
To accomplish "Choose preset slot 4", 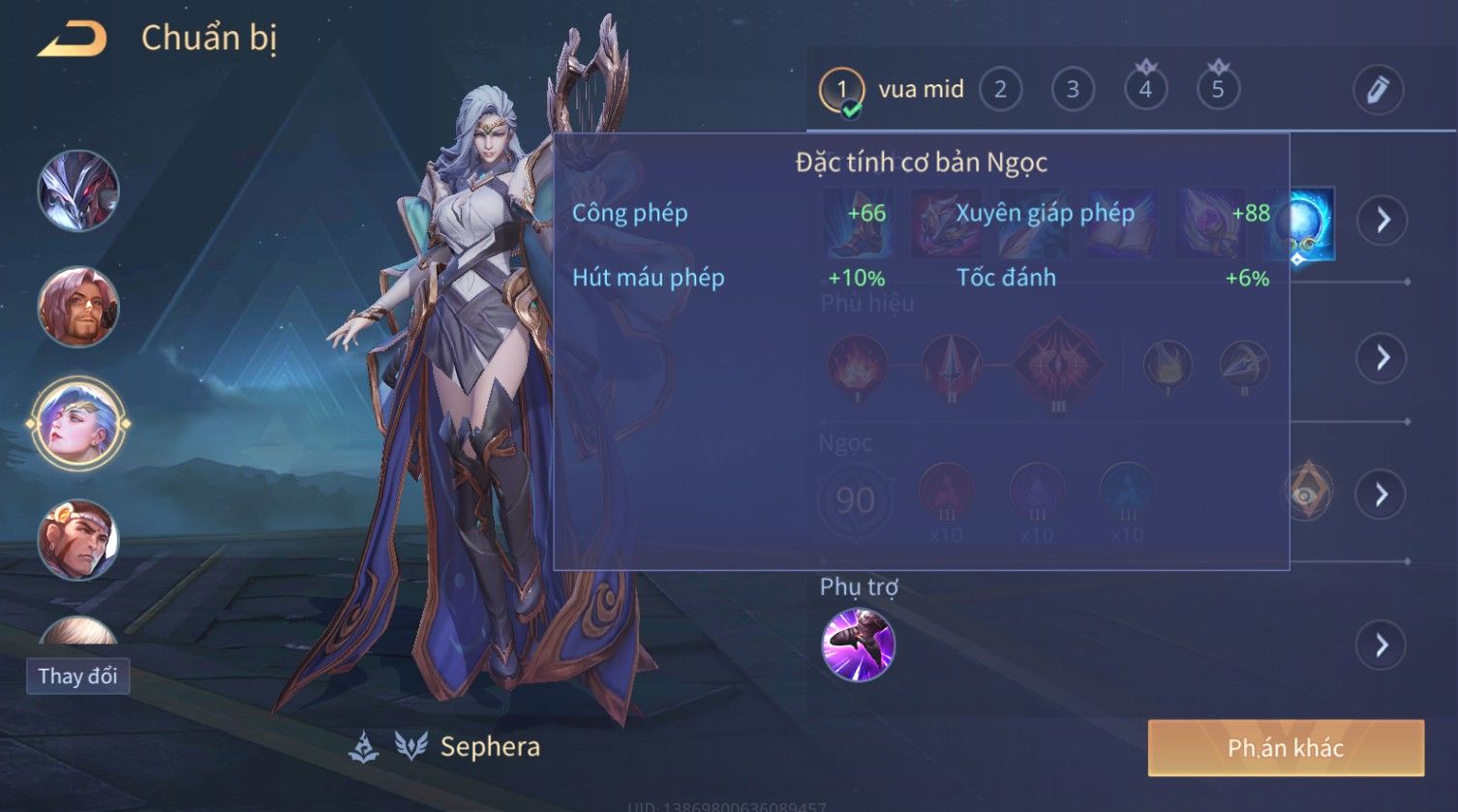I will pyautogui.click(x=1145, y=90).
